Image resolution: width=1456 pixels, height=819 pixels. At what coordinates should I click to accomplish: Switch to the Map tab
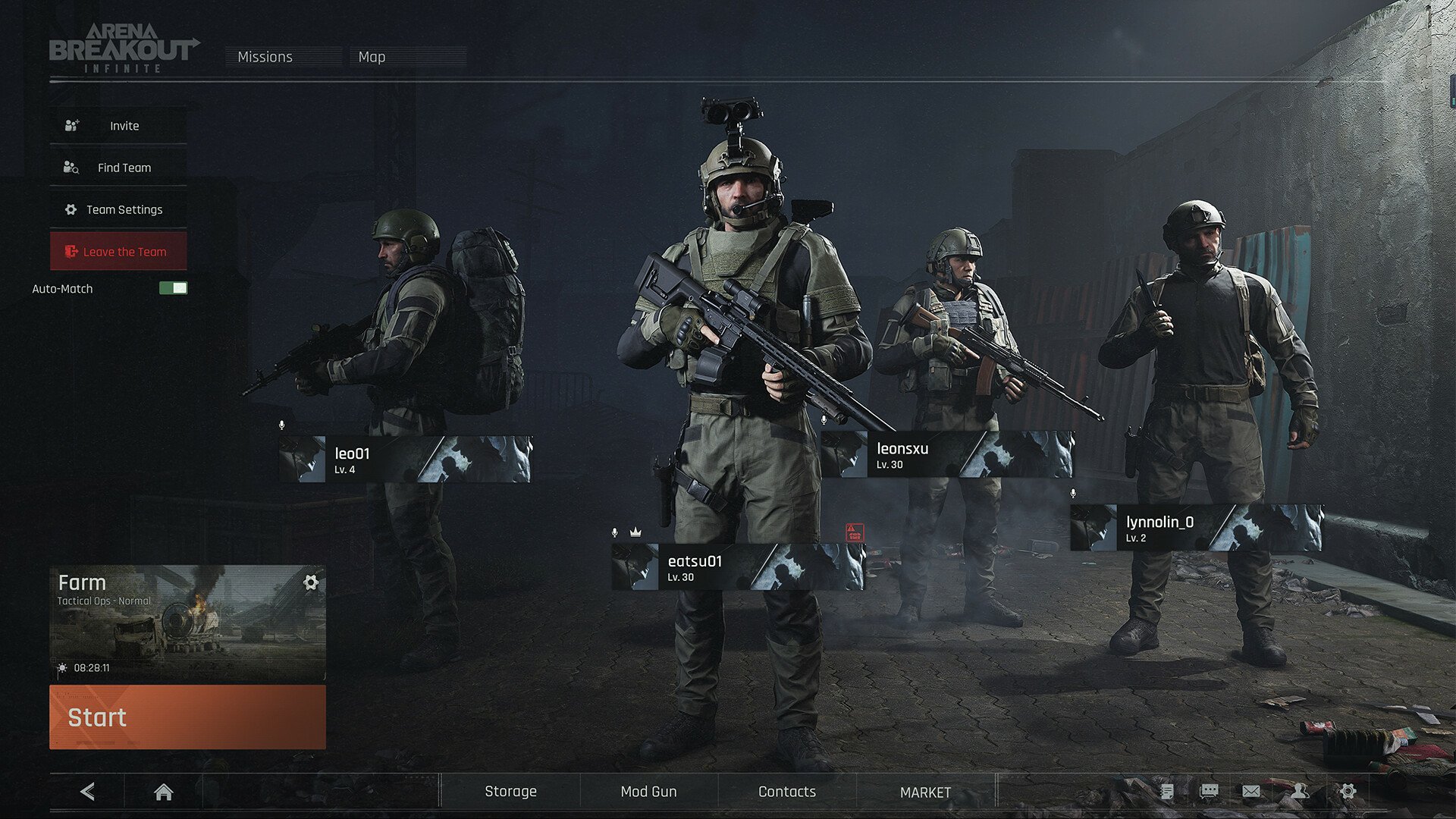pyautogui.click(x=371, y=57)
